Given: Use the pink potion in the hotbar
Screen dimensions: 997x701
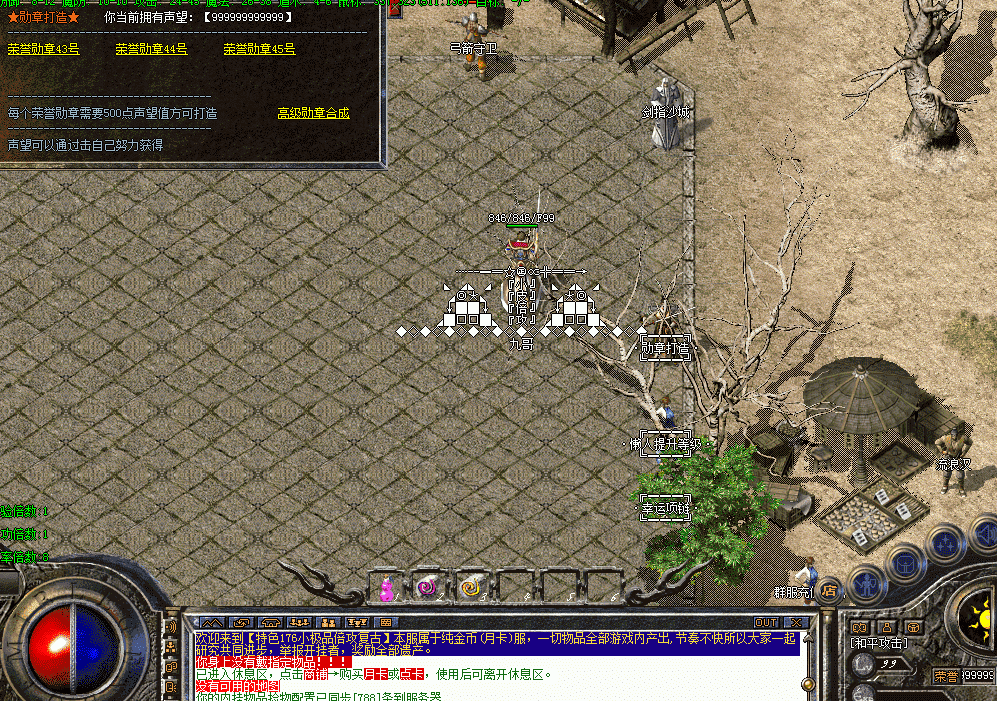Looking at the screenshot, I should coord(385,589).
